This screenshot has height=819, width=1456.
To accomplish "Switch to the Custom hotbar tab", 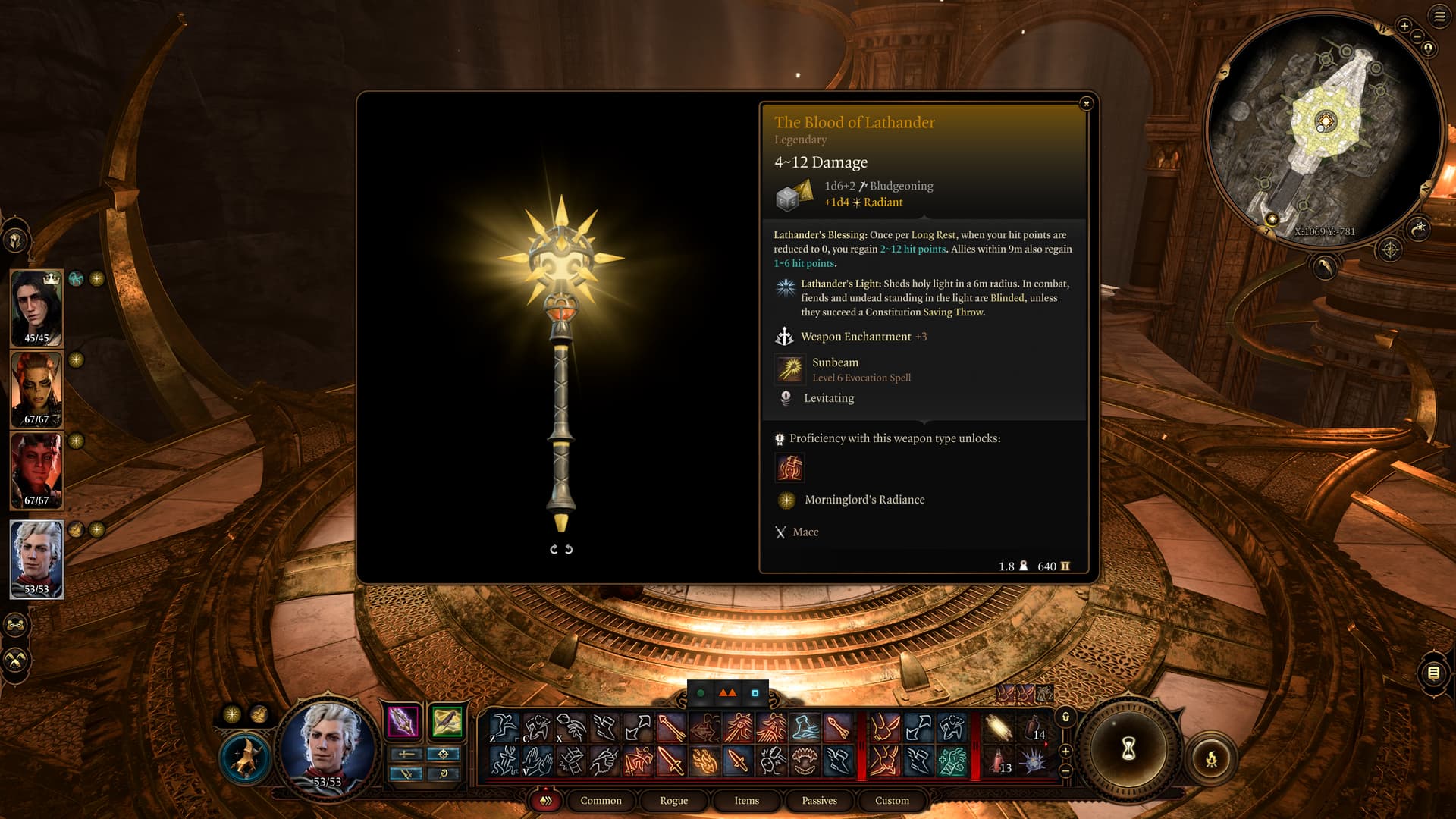I will [x=892, y=801].
